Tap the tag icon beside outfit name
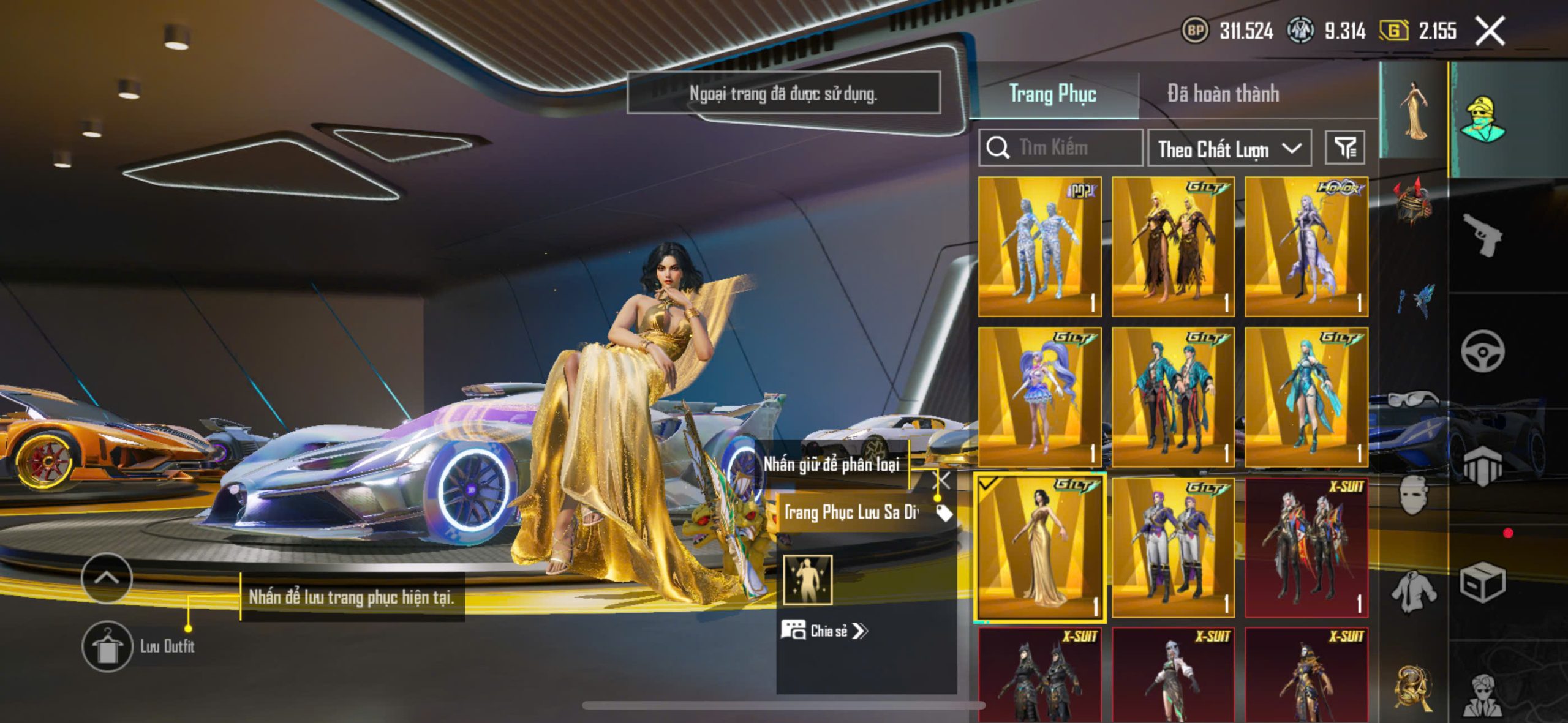The image size is (1568, 723). [x=944, y=513]
